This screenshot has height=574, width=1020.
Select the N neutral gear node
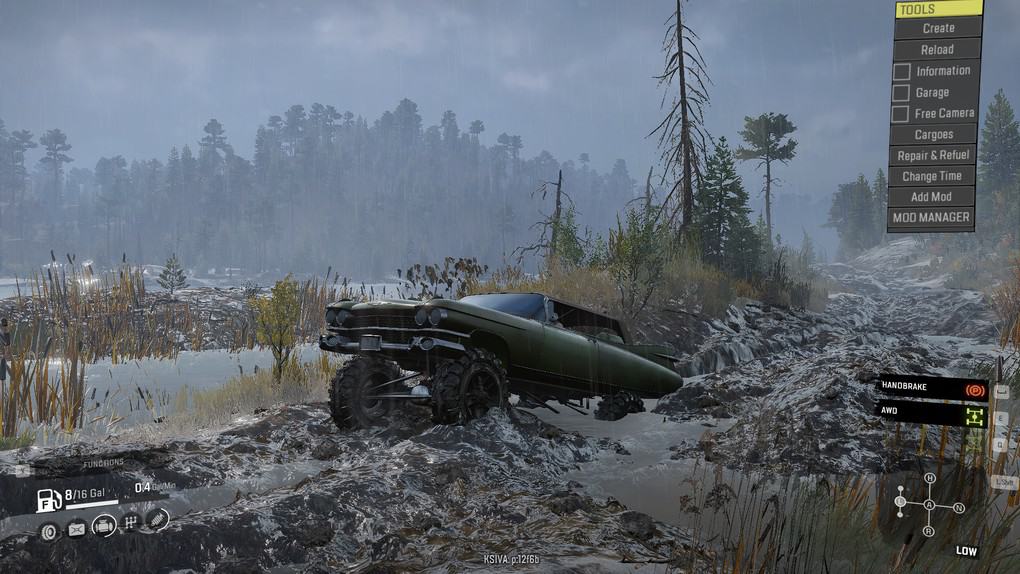click(958, 507)
